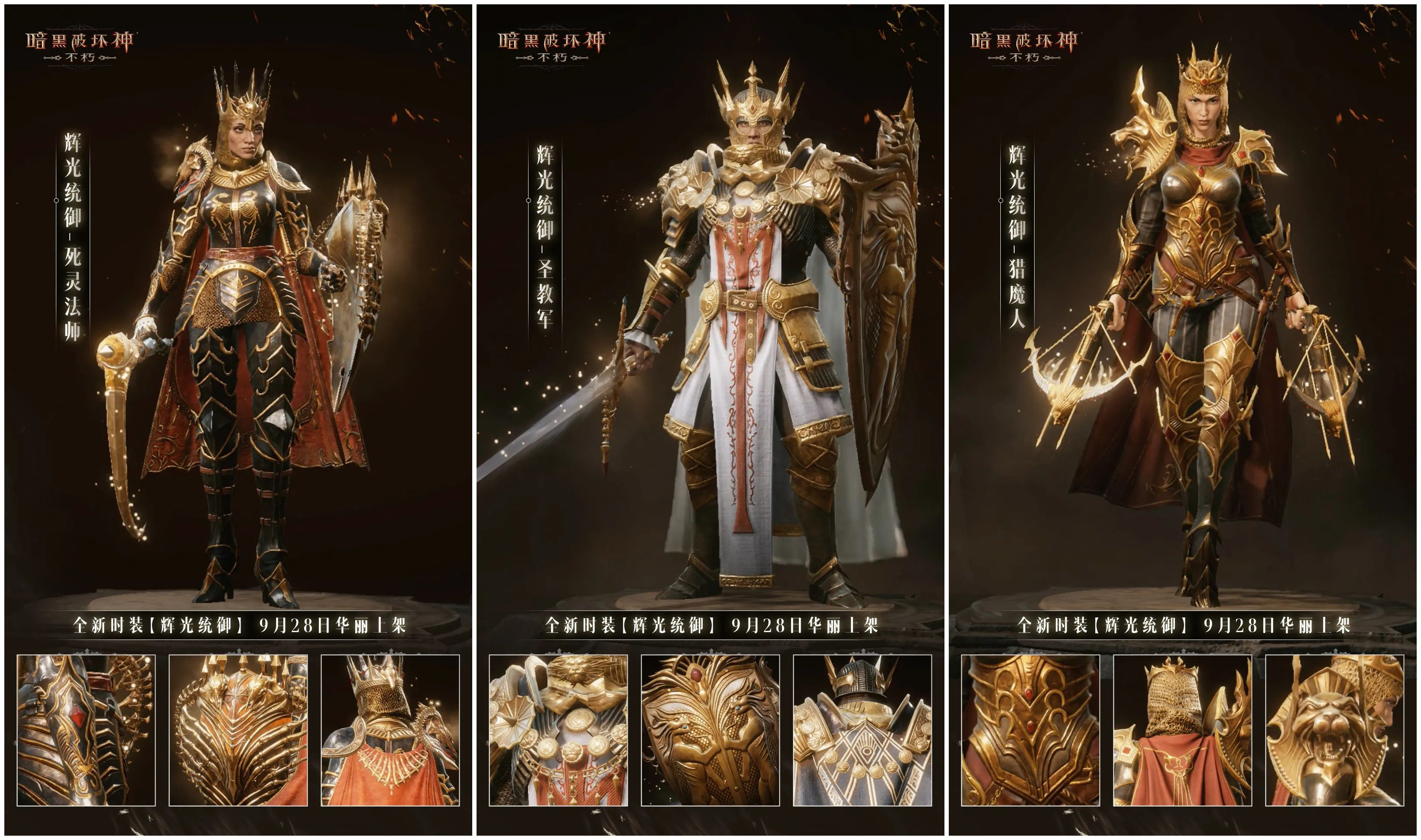
Task: Select the chainmail hood back-view thumbnail
Action: click(x=1183, y=730)
